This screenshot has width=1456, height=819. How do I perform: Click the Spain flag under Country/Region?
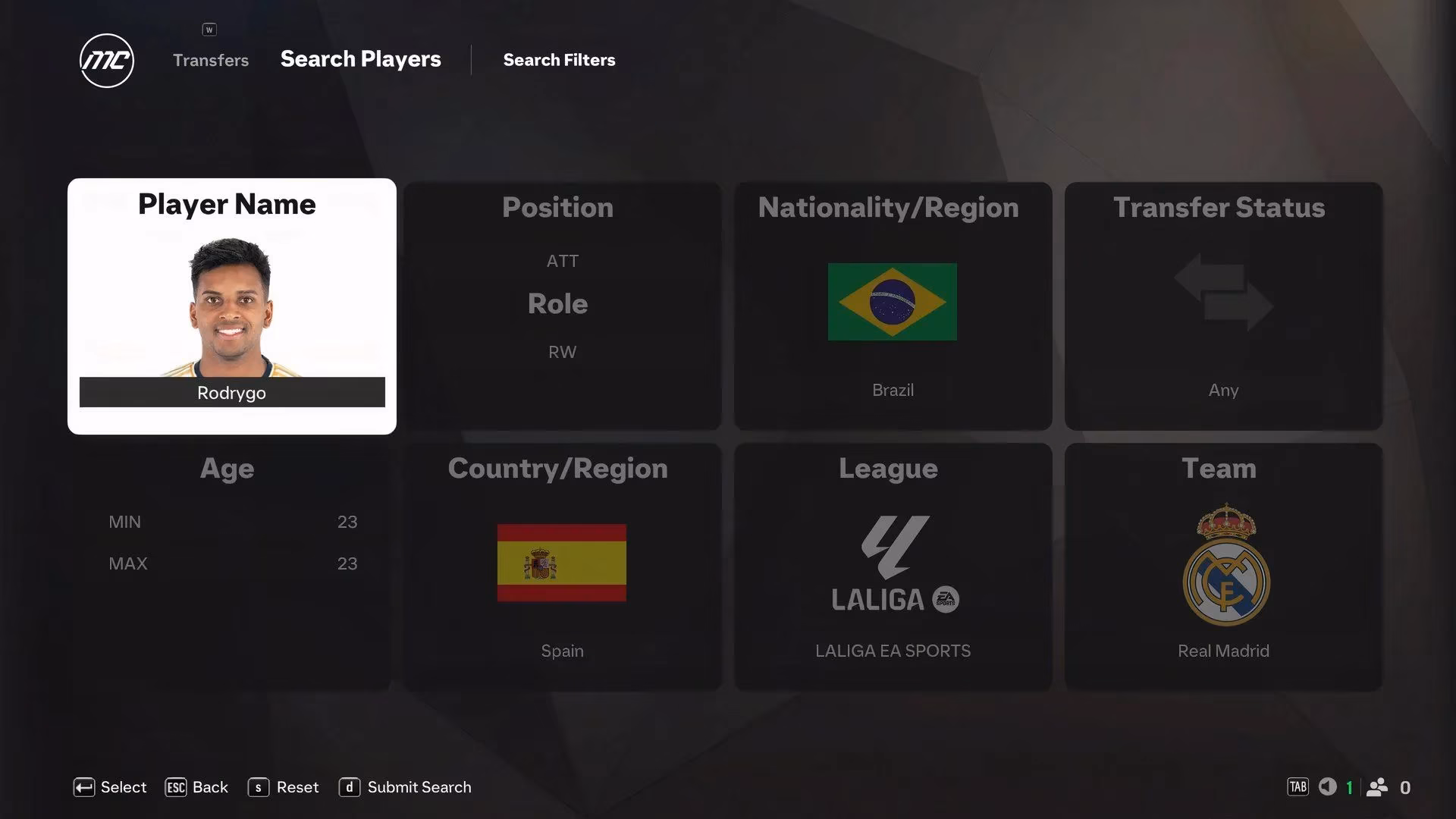click(561, 563)
